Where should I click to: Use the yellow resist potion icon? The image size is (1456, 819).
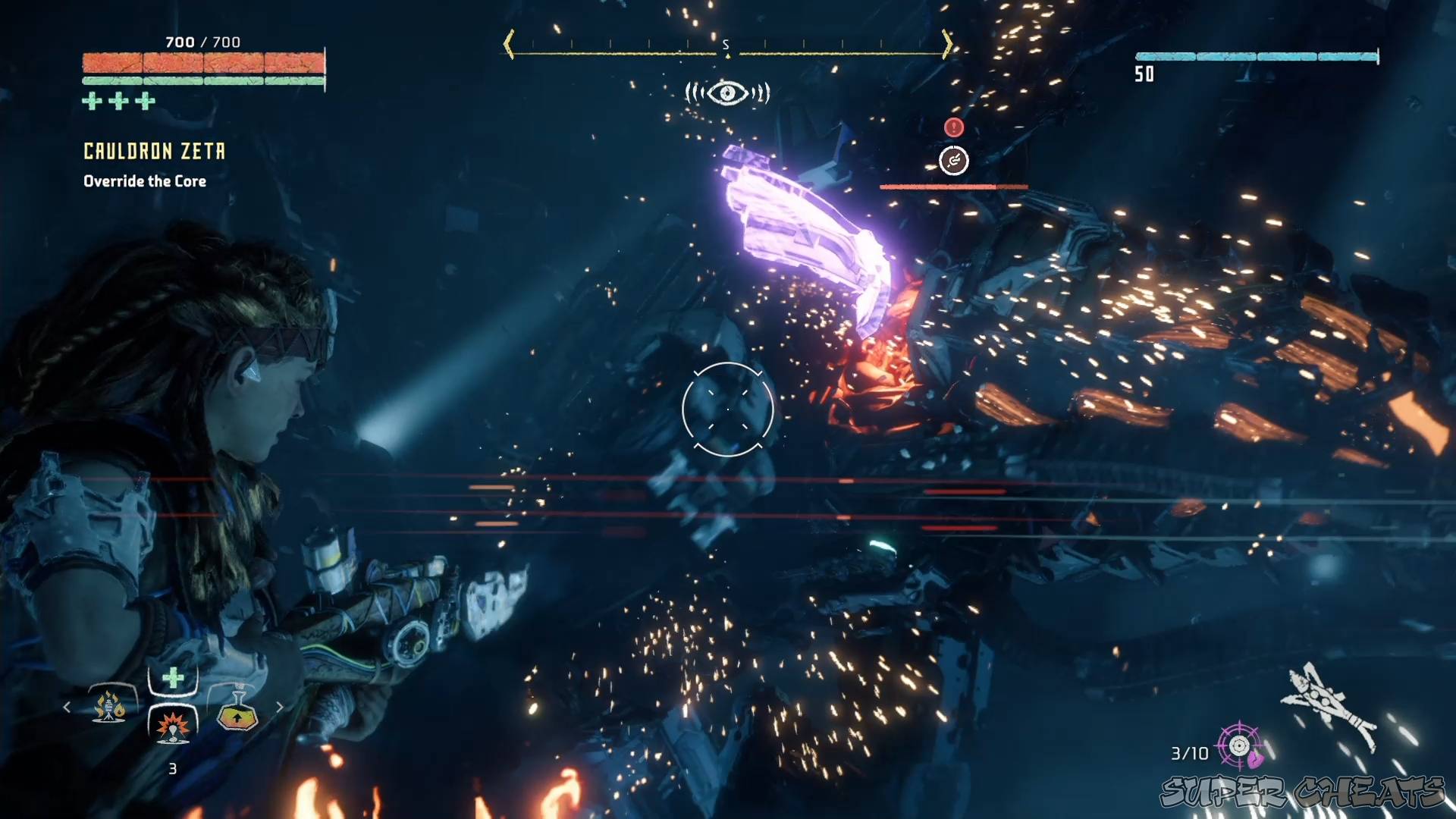tap(237, 713)
